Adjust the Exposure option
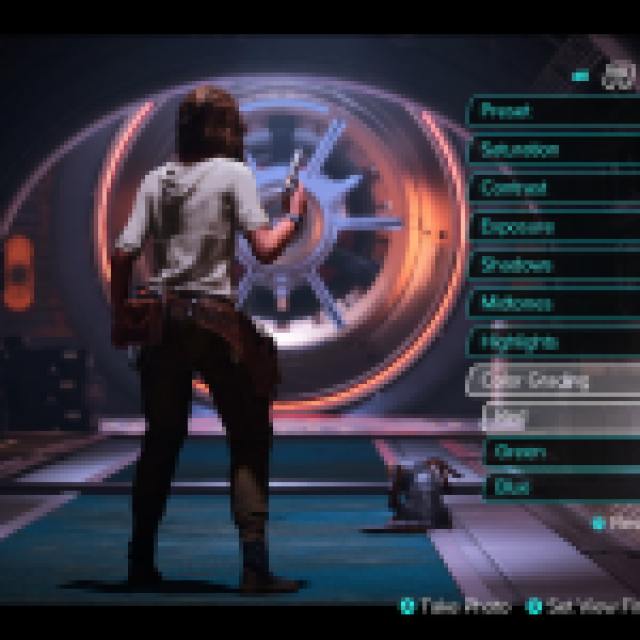The image size is (640, 640). pos(552,227)
